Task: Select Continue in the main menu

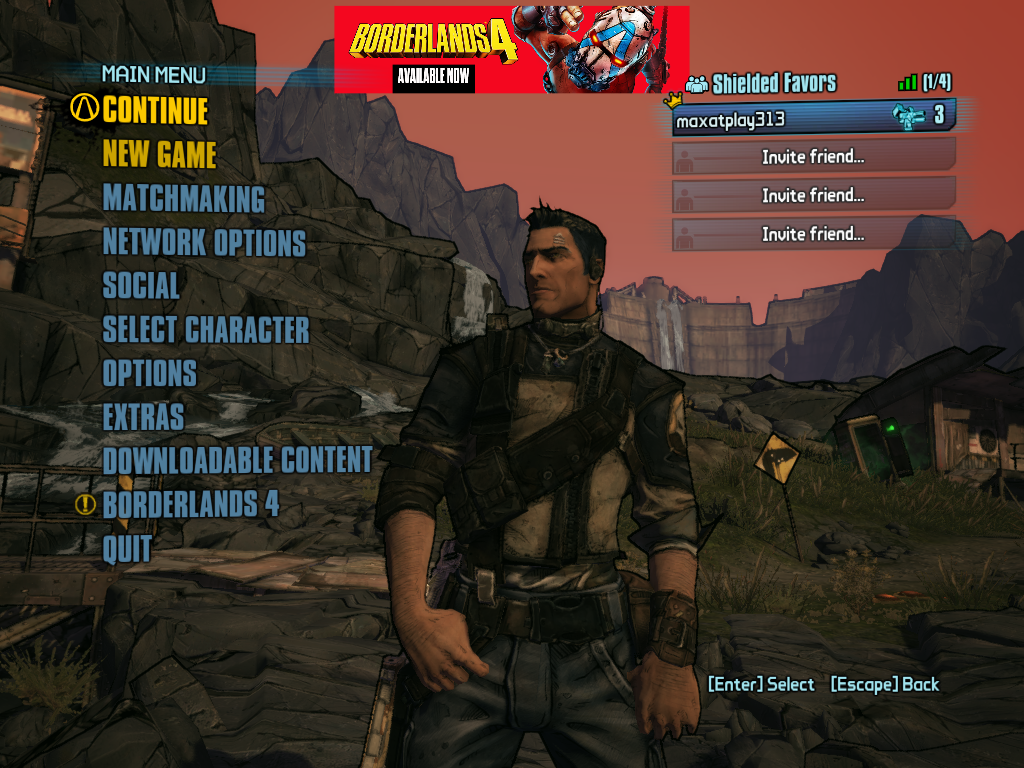Action: (155, 110)
